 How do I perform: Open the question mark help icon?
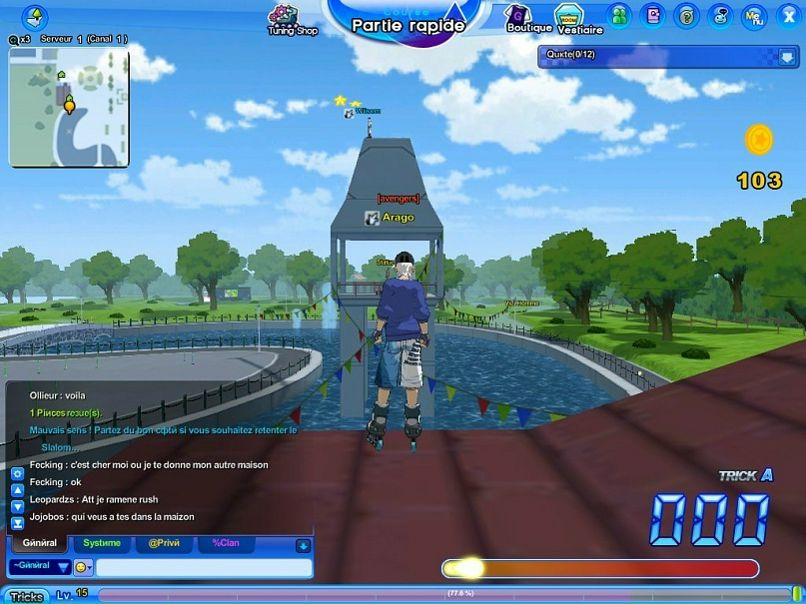(x=686, y=15)
